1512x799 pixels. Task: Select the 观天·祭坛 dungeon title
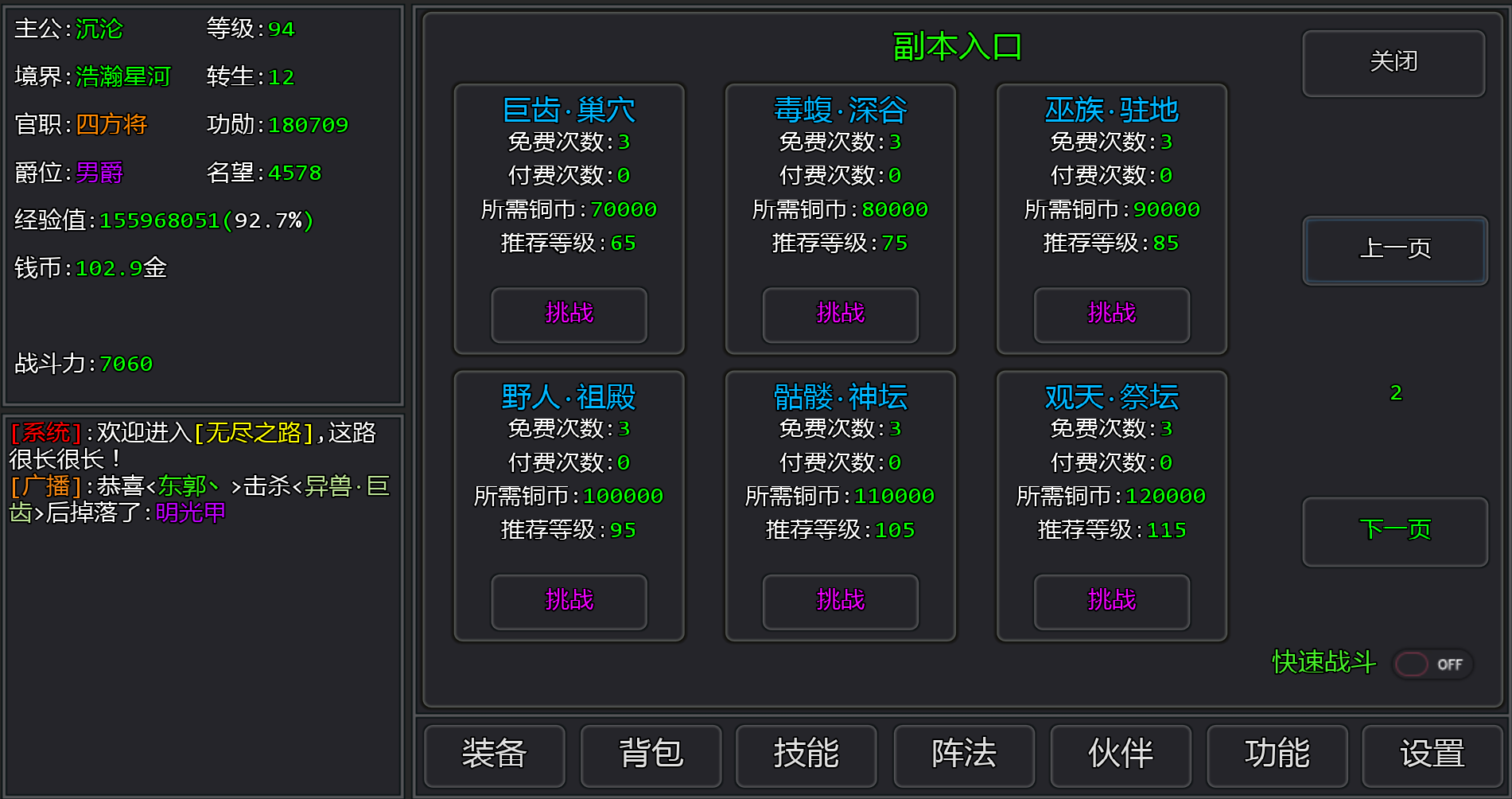tap(1110, 396)
